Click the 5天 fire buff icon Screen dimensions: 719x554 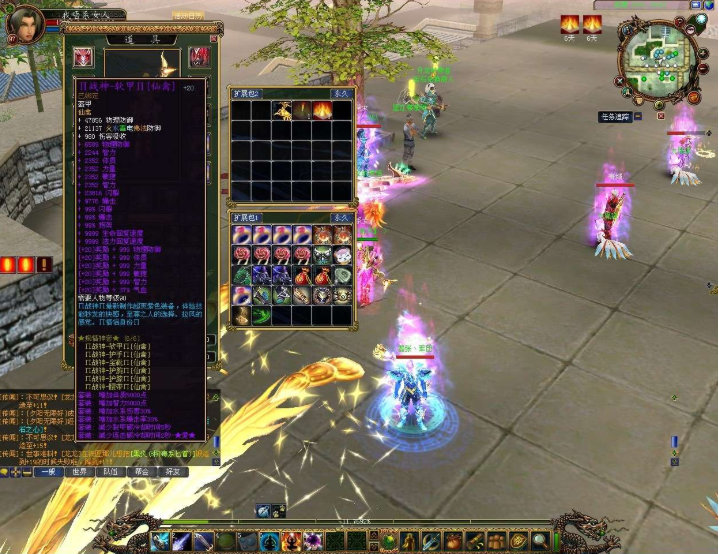point(569,24)
